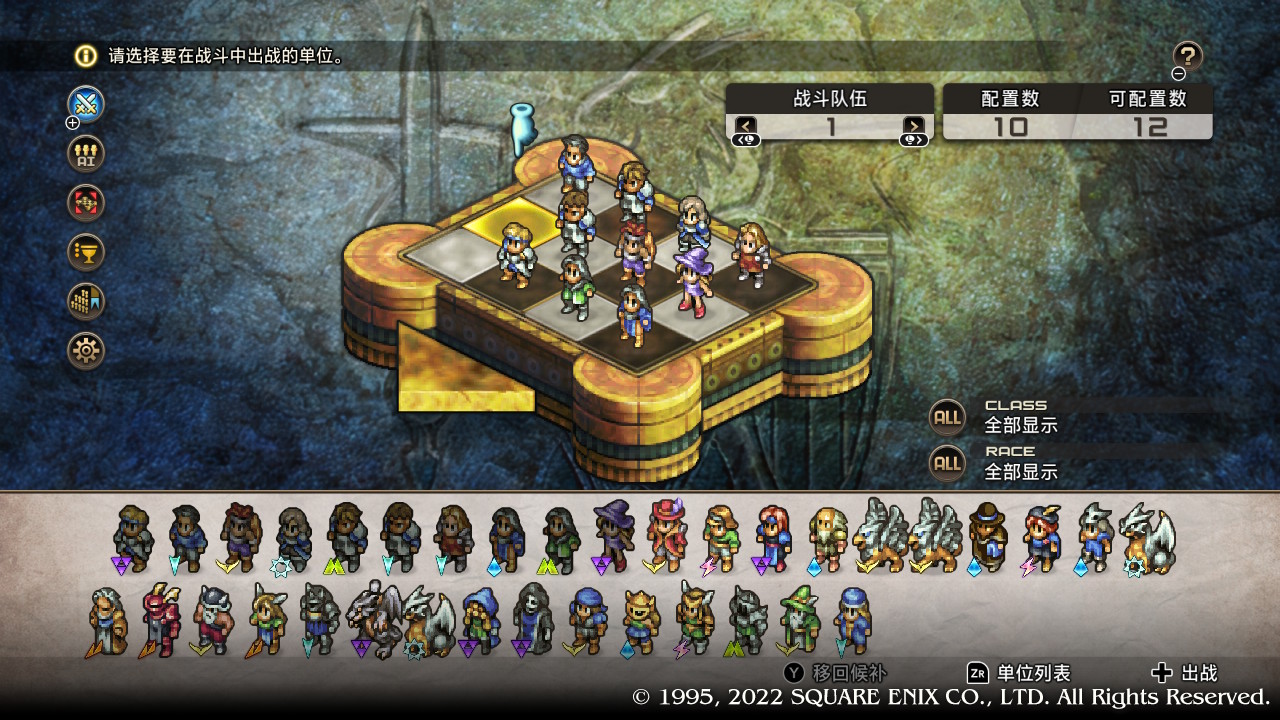Pick the white-bearded old man in roster
This screenshot has width=1280, height=720.
pyautogui.click(x=106, y=620)
